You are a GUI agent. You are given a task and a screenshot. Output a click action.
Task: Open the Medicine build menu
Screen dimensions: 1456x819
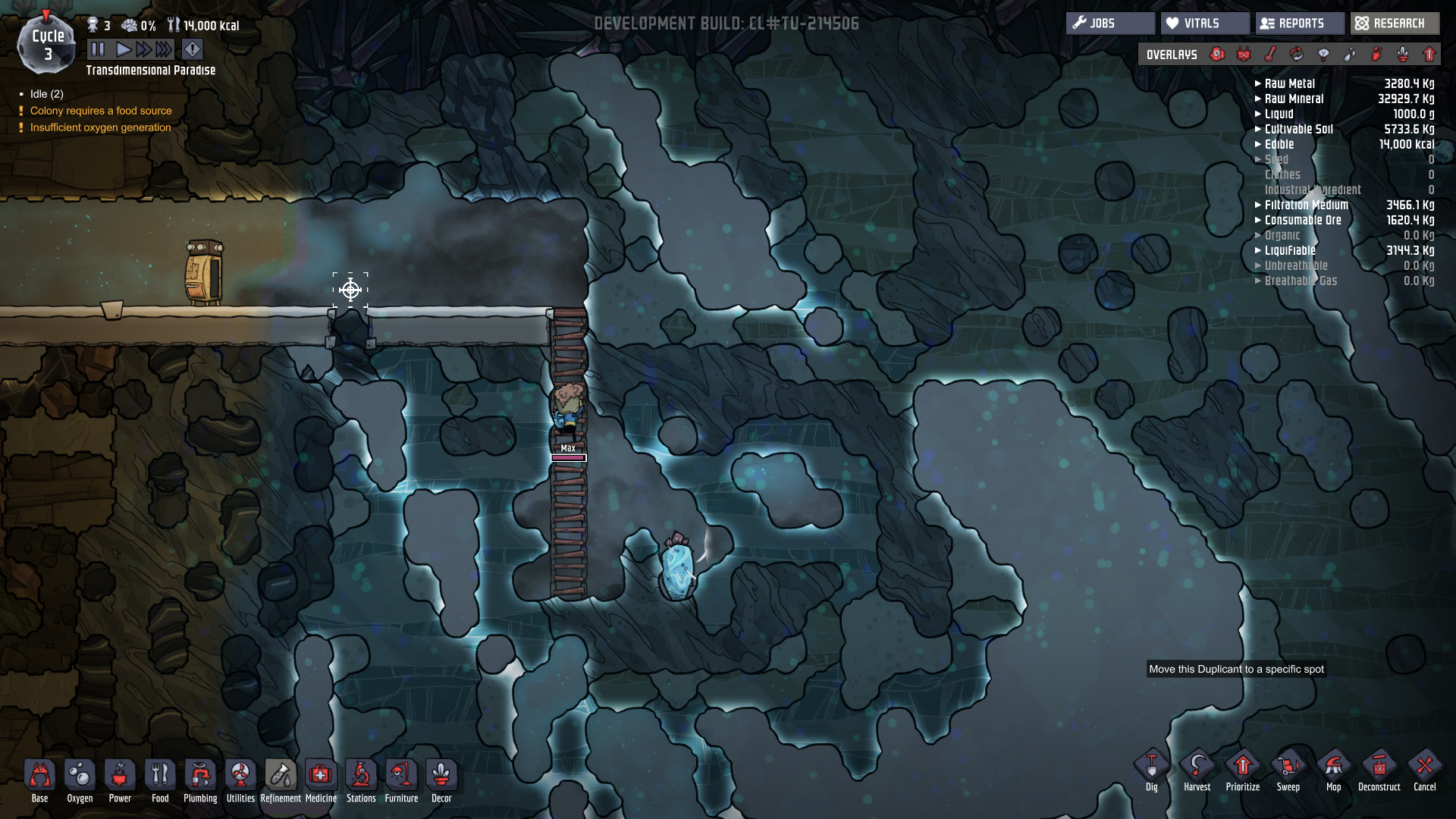coord(321,780)
